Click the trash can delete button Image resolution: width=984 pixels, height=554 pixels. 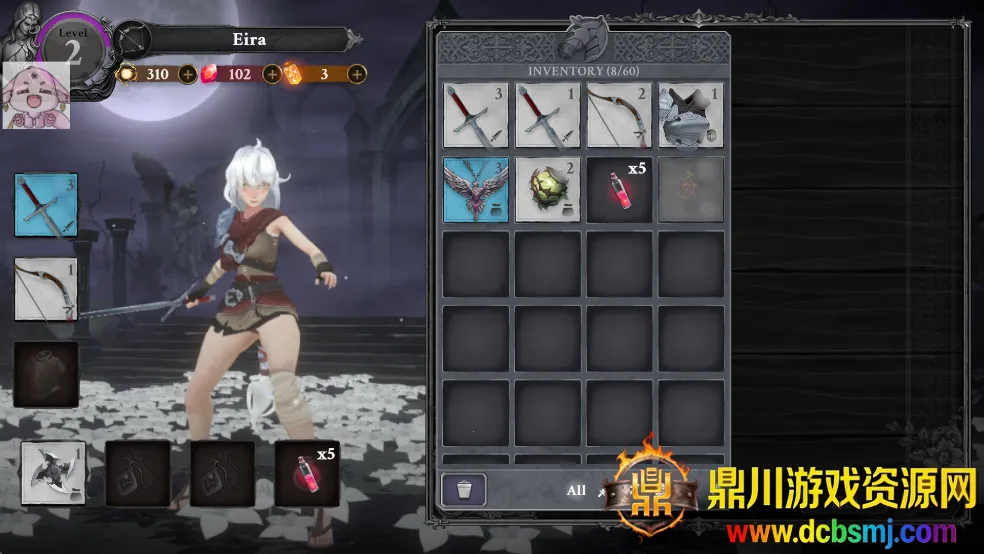pos(464,490)
